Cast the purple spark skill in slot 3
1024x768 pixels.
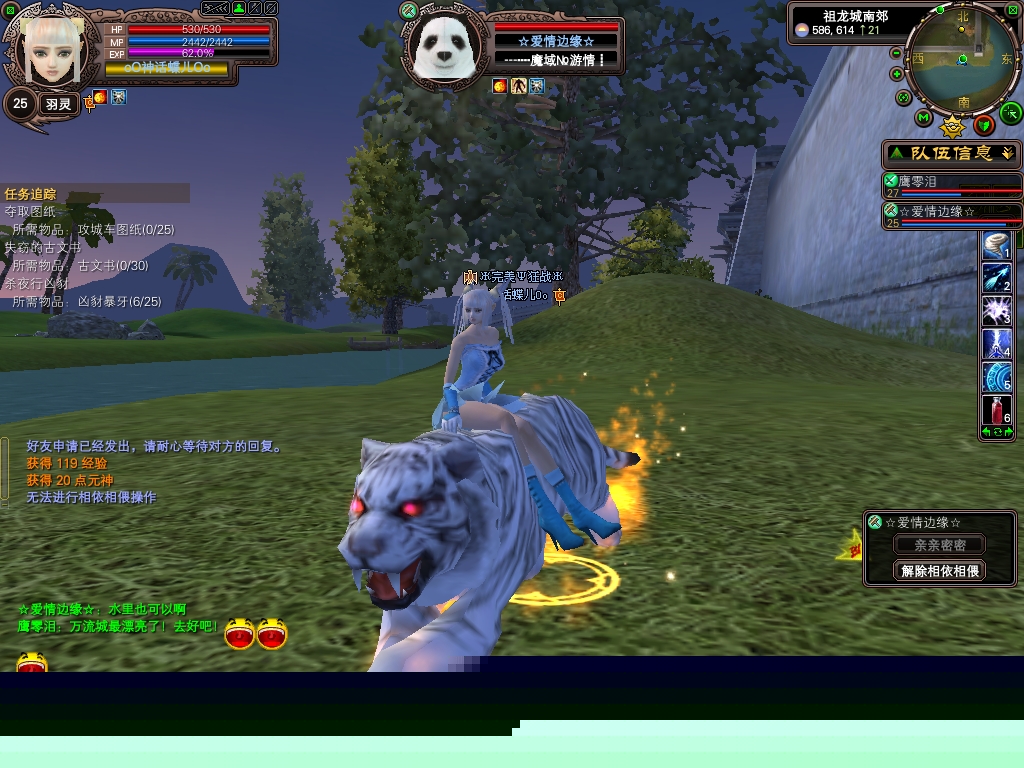pyautogui.click(x=996, y=310)
